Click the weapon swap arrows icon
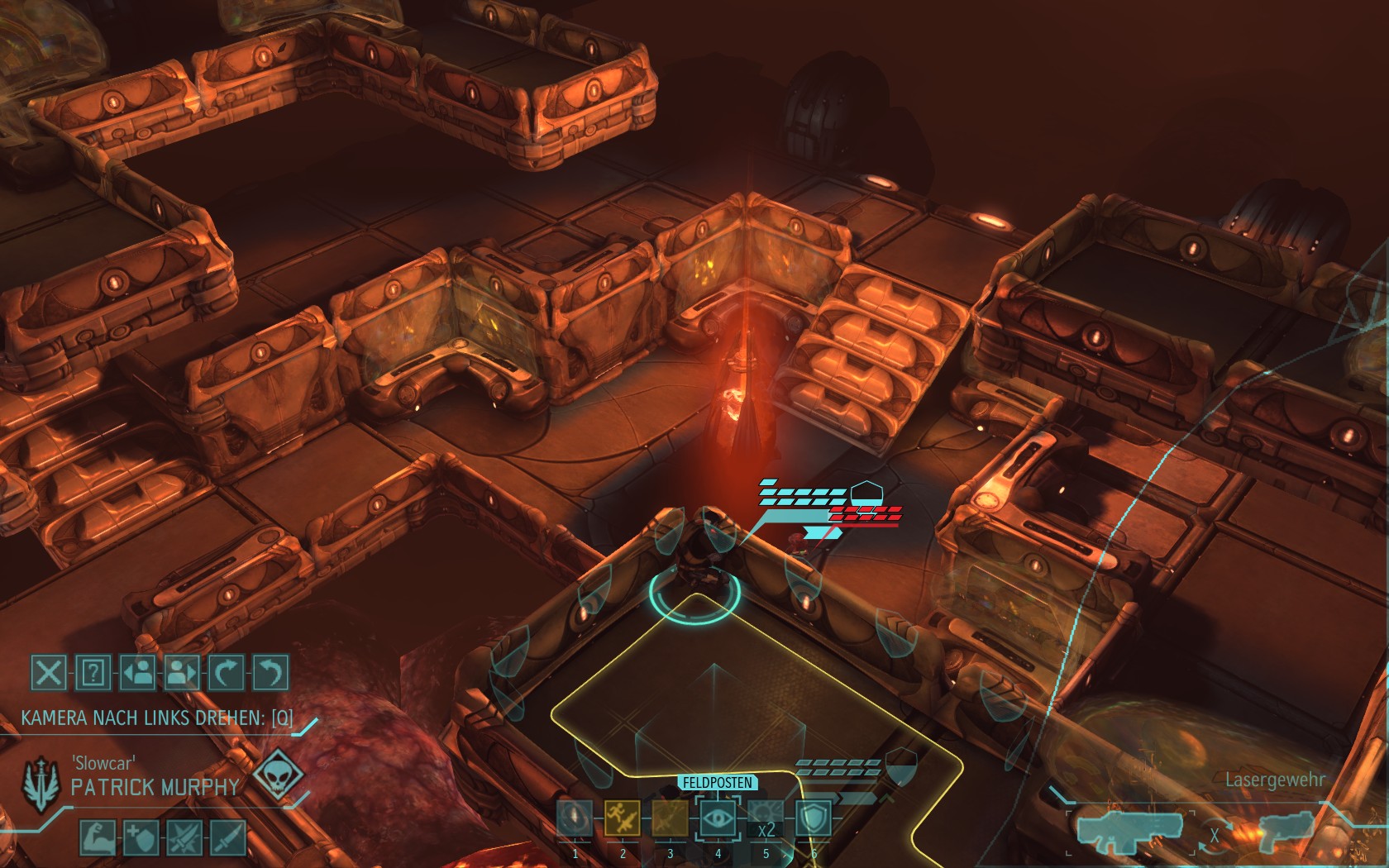The image size is (1389, 868). point(1215,833)
